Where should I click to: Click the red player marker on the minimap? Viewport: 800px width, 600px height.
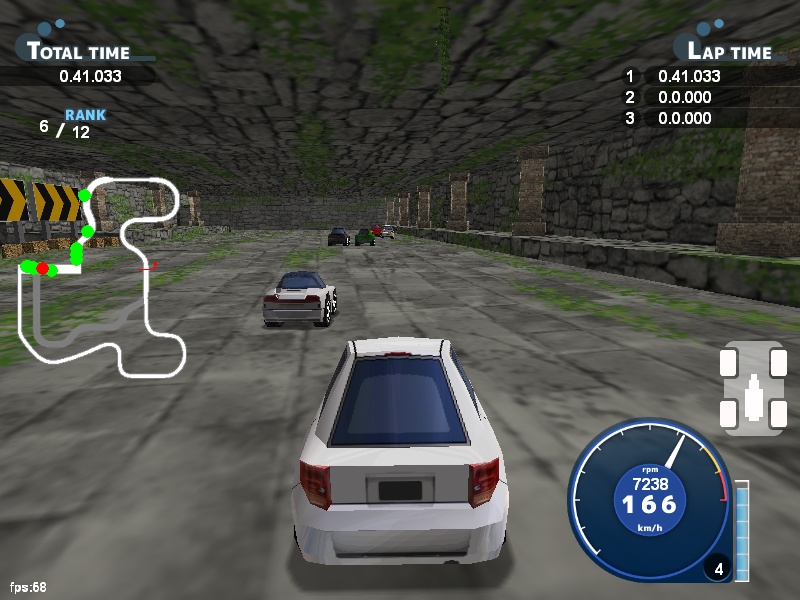[43, 268]
